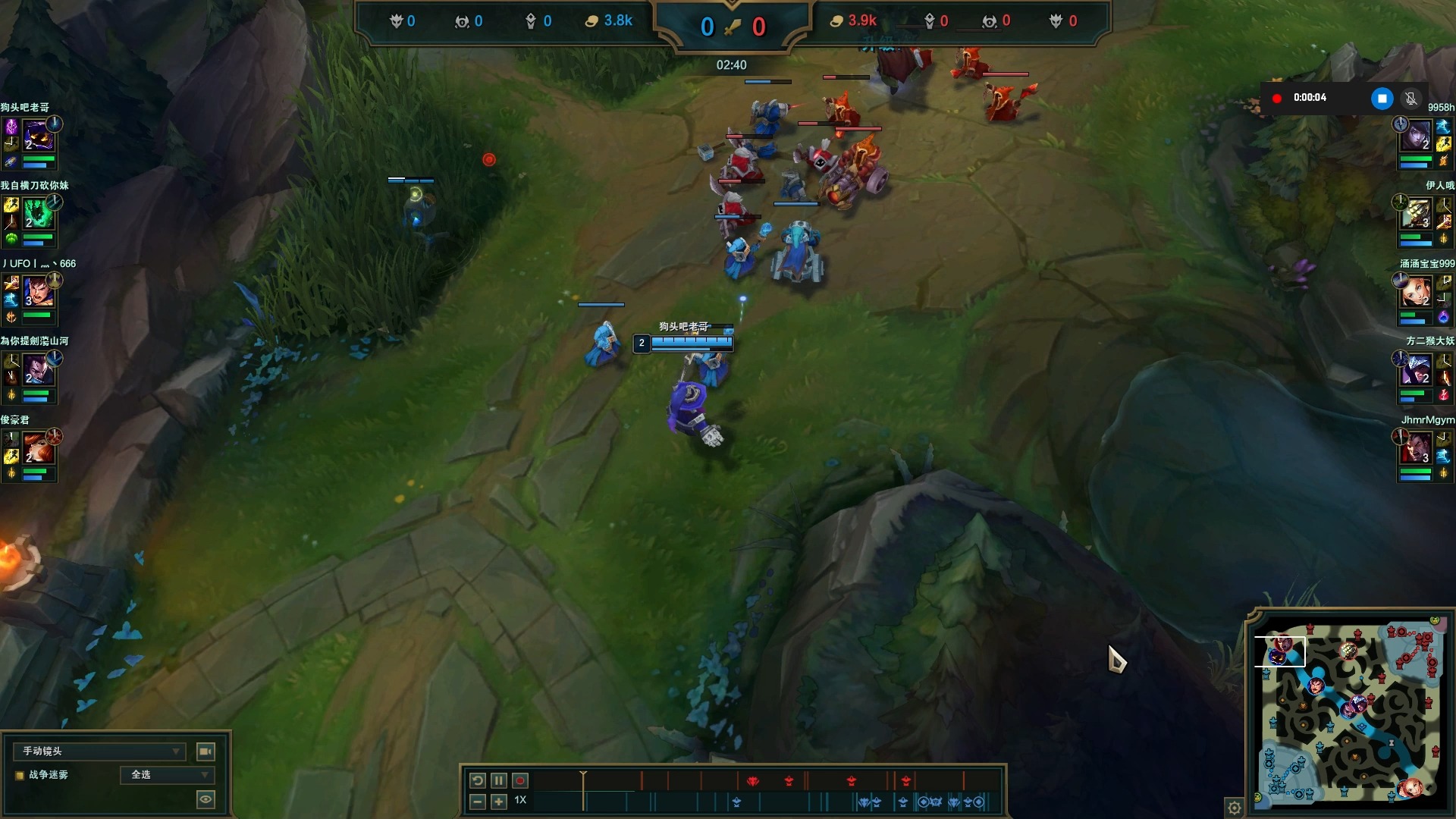Pause the replay playback
1456x819 pixels.
coord(498,780)
